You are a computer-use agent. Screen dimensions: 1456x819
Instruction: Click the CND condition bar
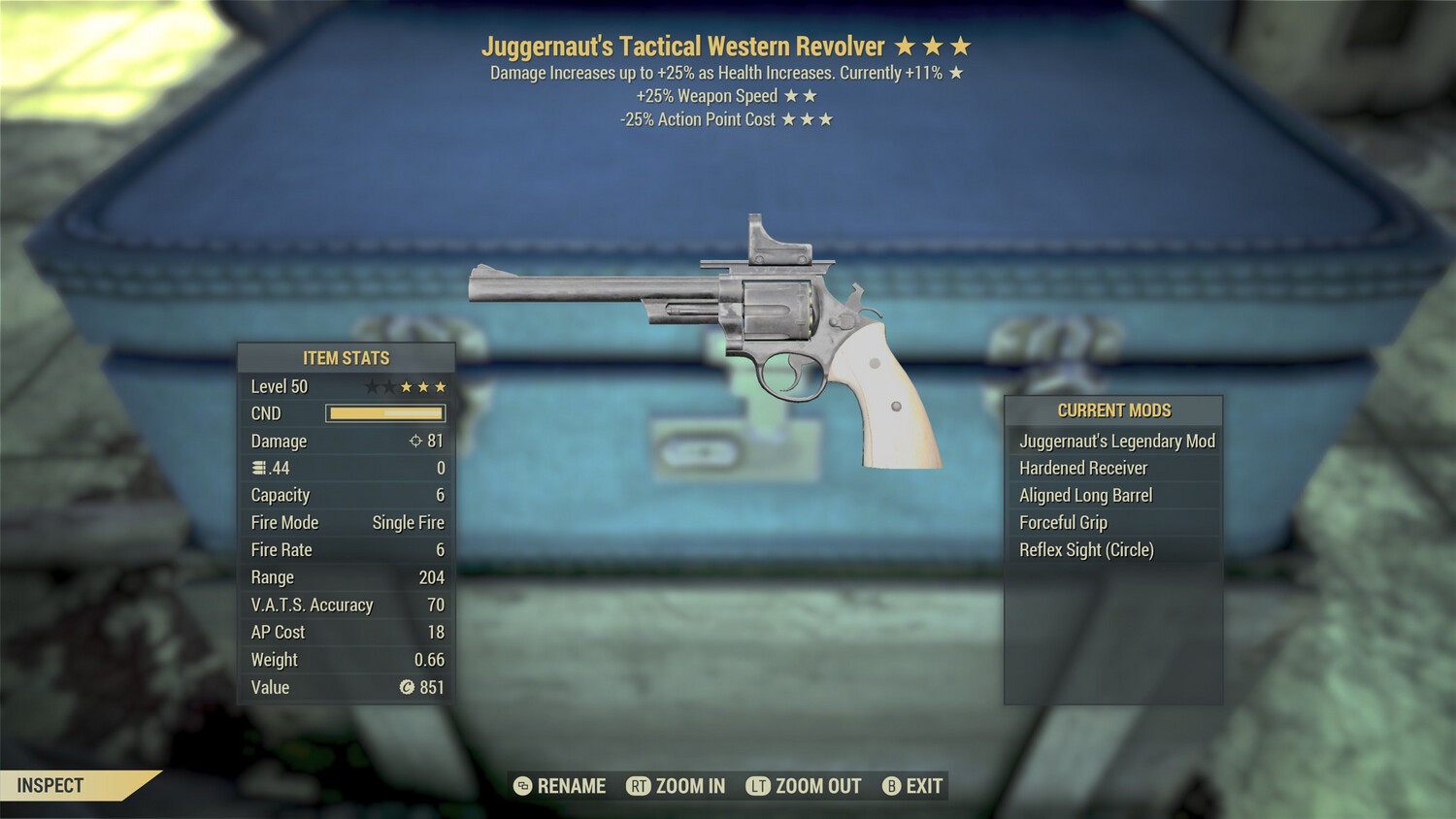click(385, 413)
